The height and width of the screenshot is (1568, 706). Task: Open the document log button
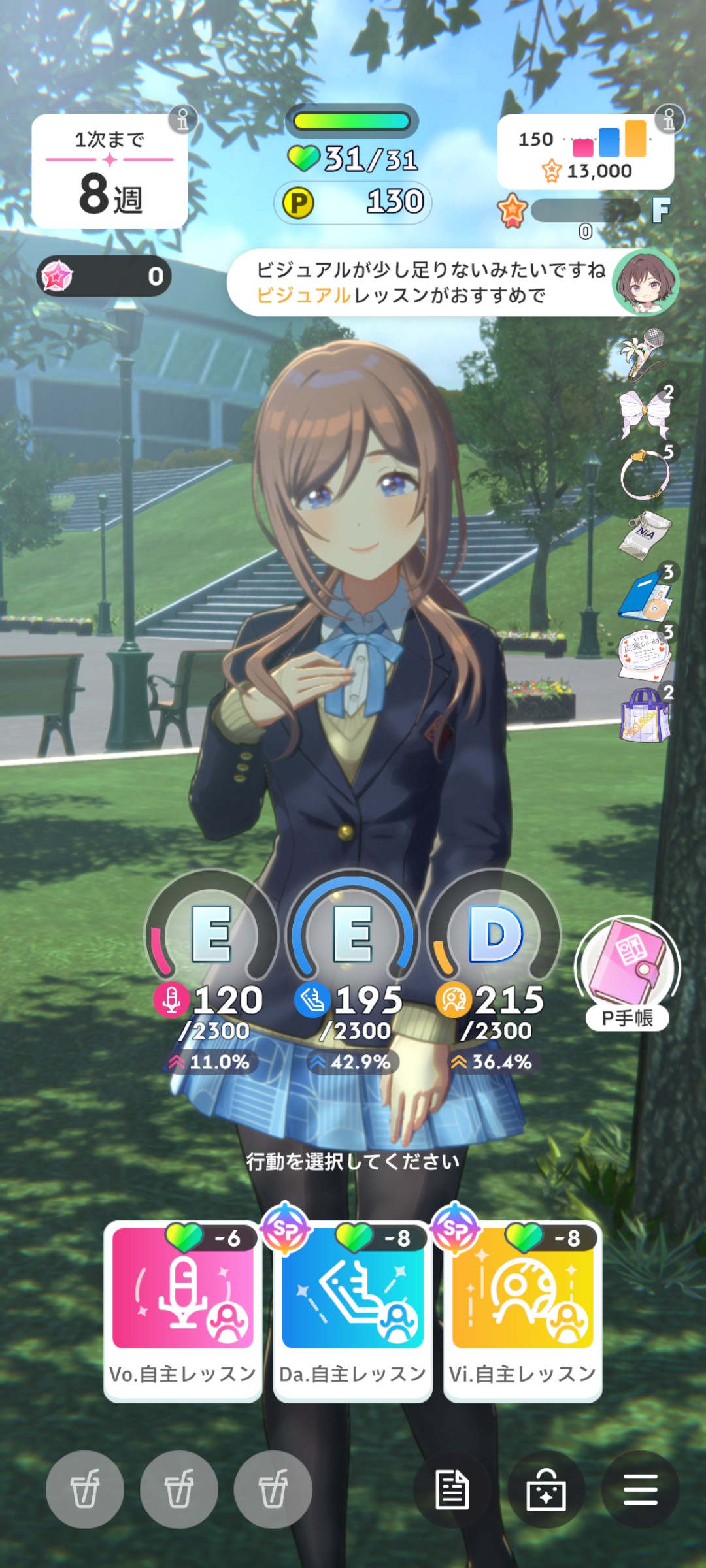452,1489
